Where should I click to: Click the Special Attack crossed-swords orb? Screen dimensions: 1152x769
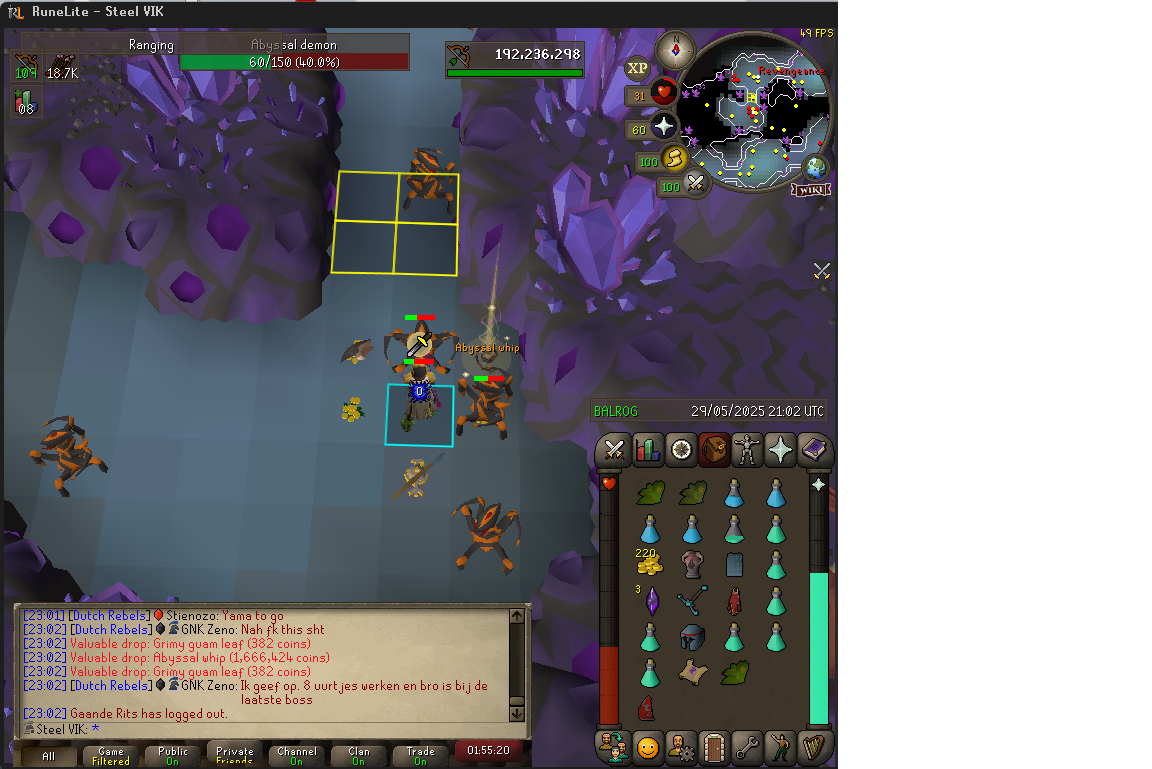click(x=696, y=184)
